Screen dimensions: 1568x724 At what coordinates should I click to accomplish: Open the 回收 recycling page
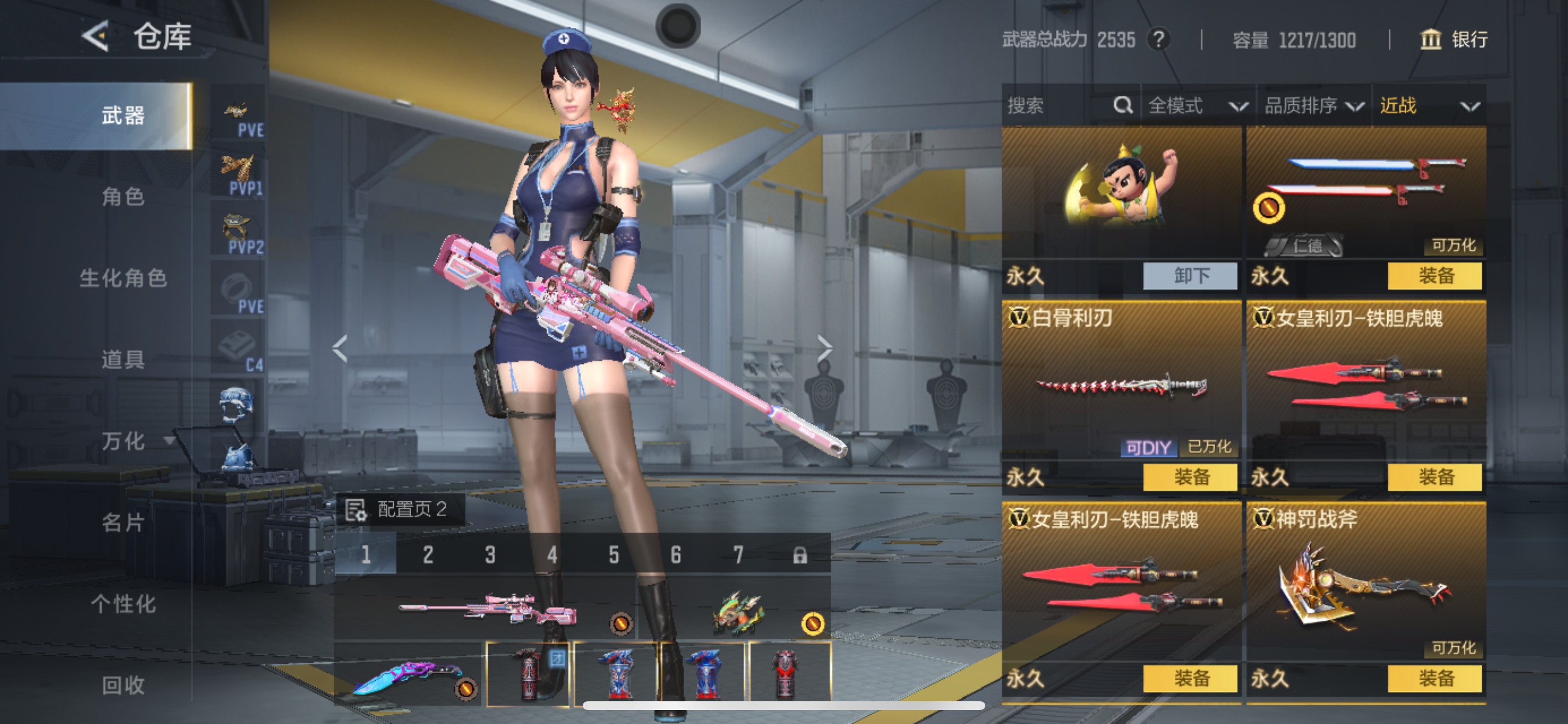(123, 685)
